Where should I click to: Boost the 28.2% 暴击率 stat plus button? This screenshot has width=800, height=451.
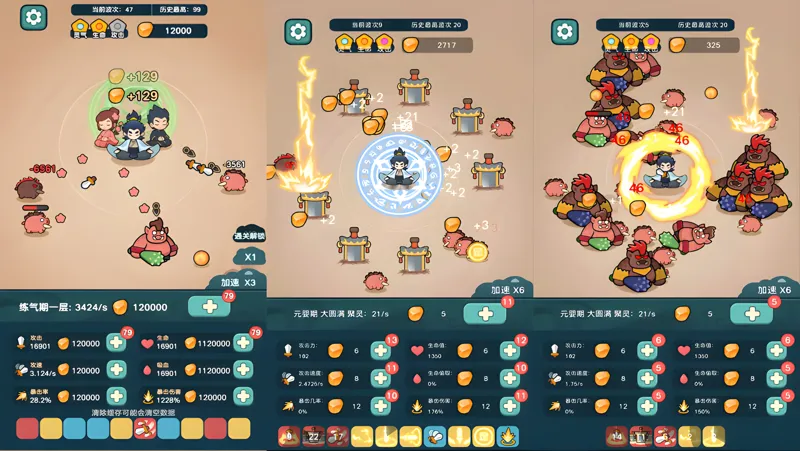(x=115, y=396)
